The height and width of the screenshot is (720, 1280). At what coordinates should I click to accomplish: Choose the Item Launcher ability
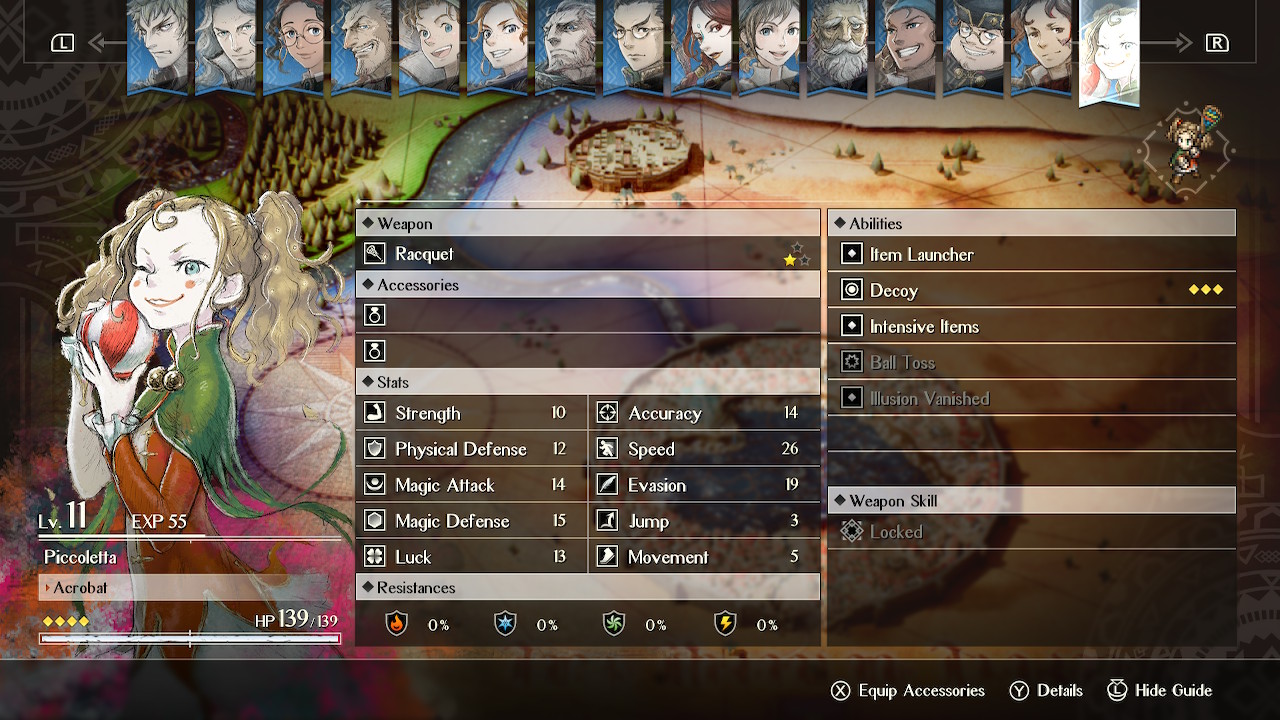(x=1031, y=254)
